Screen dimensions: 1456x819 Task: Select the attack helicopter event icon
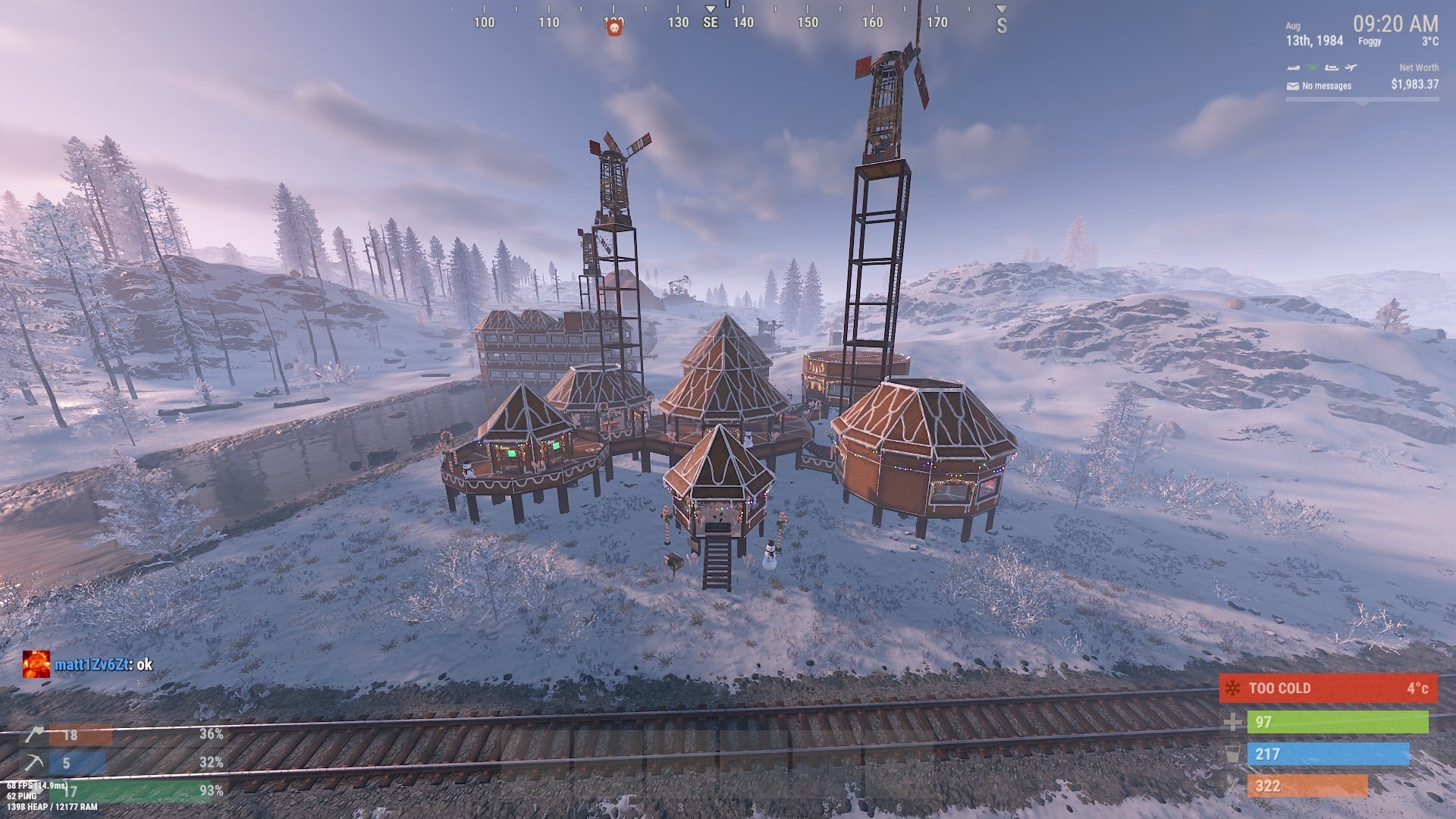pyautogui.click(x=1292, y=67)
